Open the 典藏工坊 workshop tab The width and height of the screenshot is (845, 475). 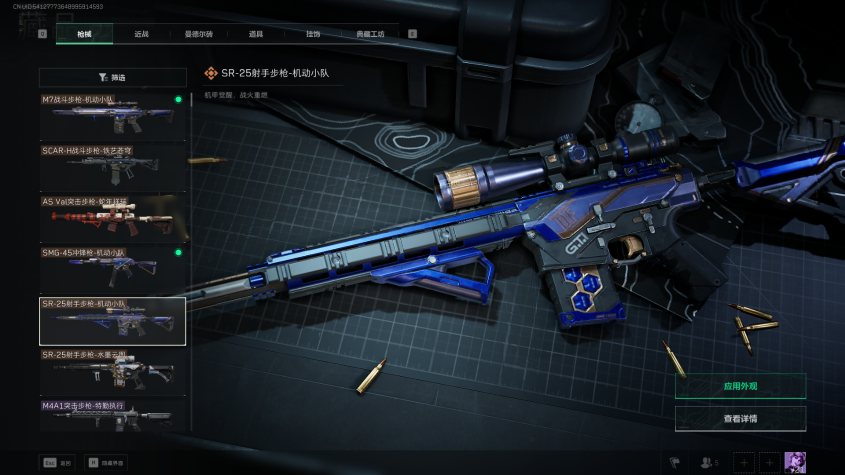click(370, 34)
